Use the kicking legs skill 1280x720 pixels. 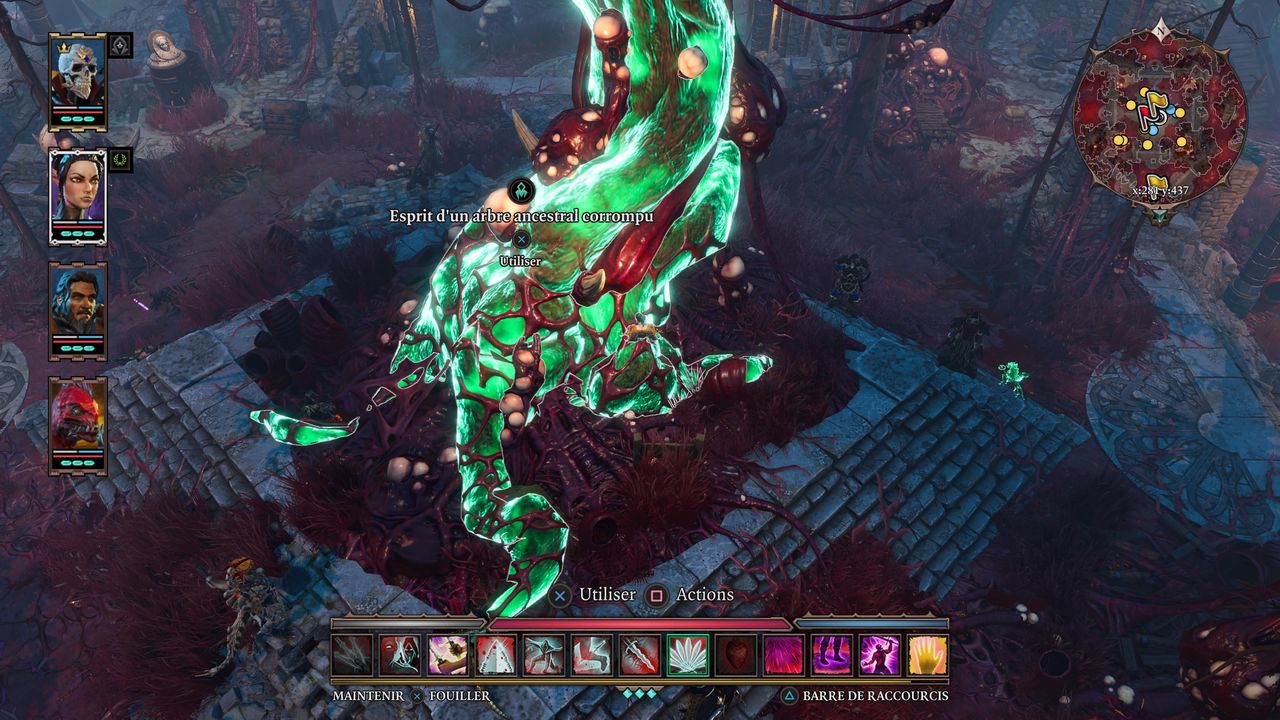(x=591, y=655)
